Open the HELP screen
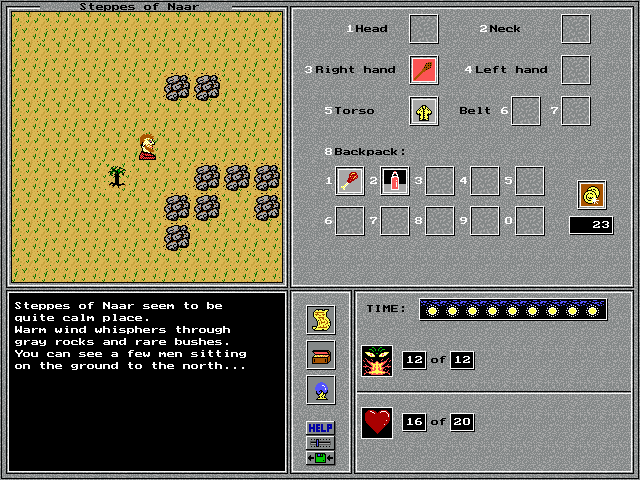 coord(321,428)
